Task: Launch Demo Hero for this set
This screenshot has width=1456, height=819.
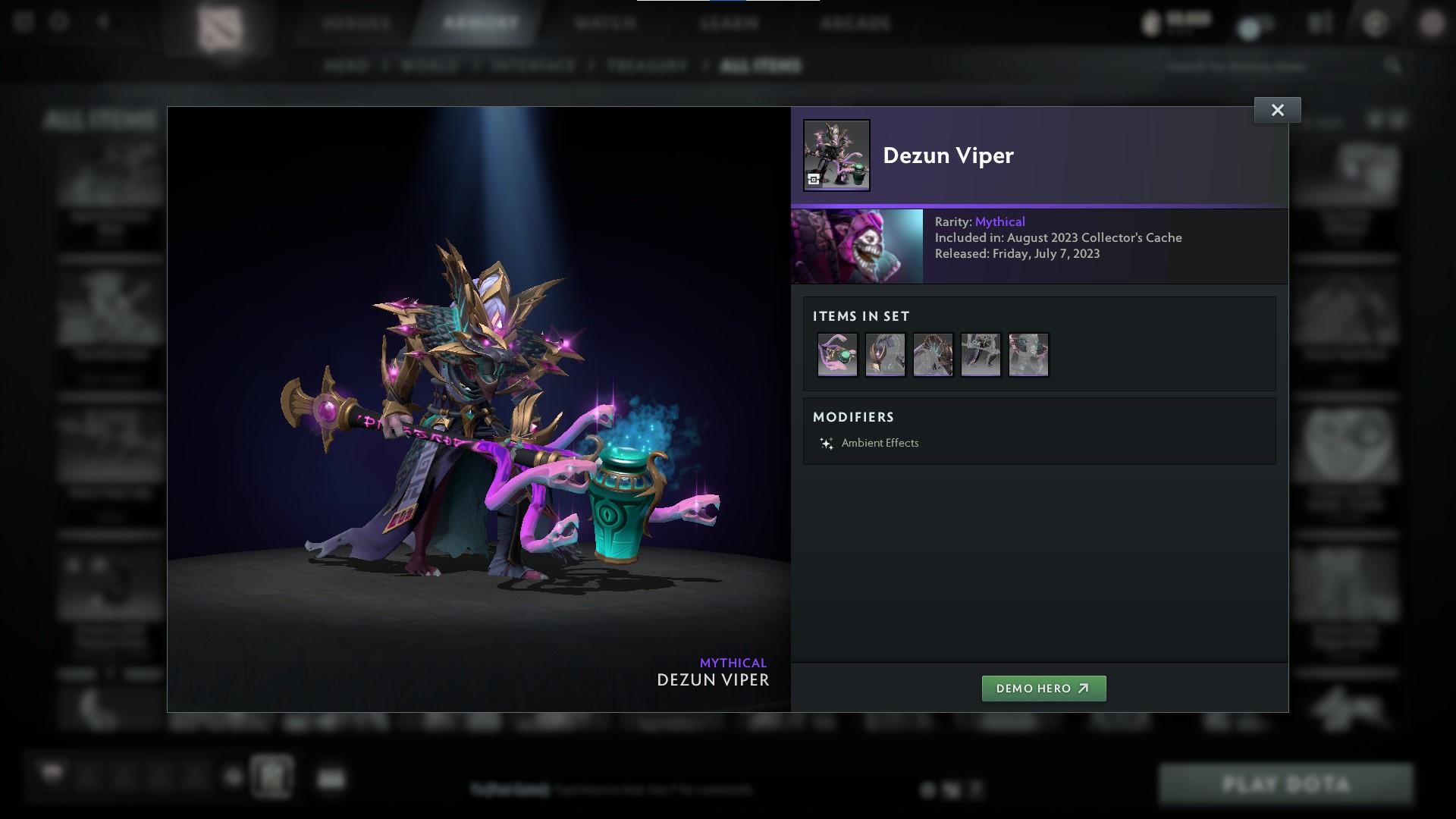Action: pos(1043,689)
